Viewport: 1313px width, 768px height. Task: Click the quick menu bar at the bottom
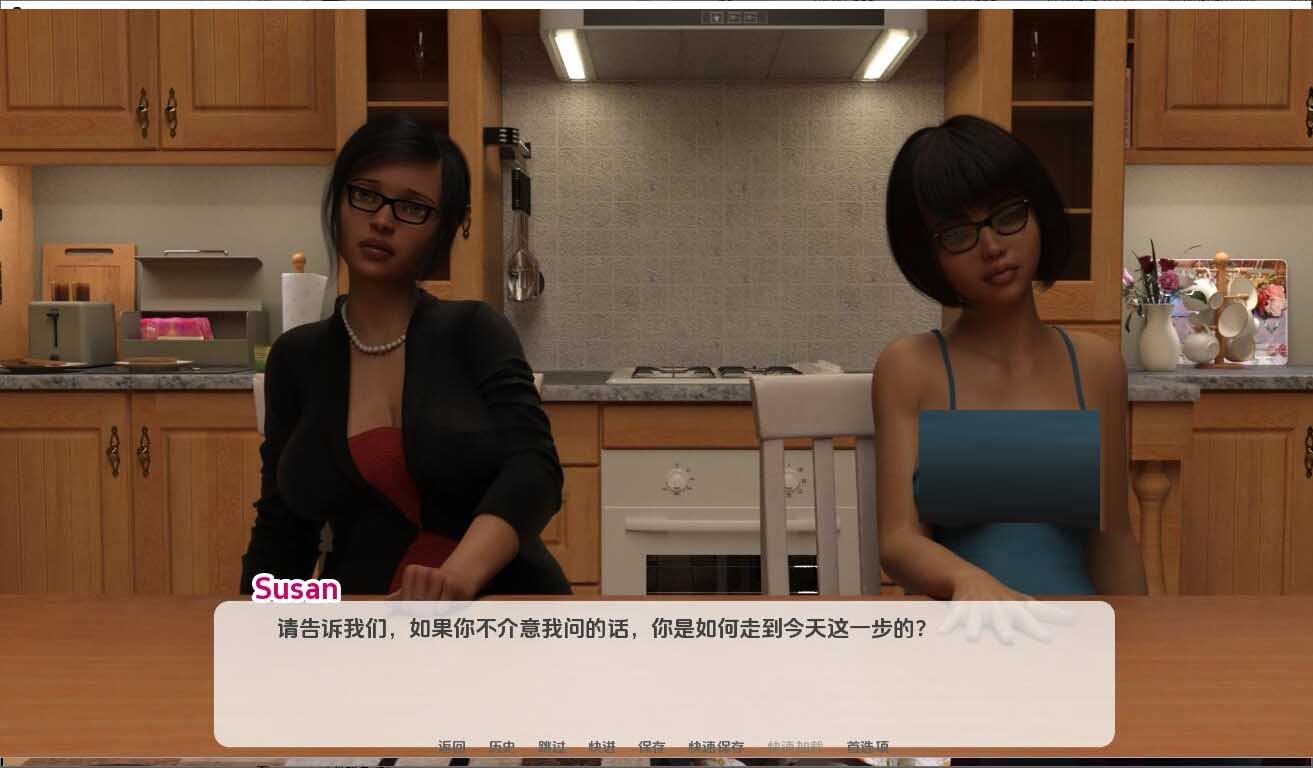click(x=660, y=746)
